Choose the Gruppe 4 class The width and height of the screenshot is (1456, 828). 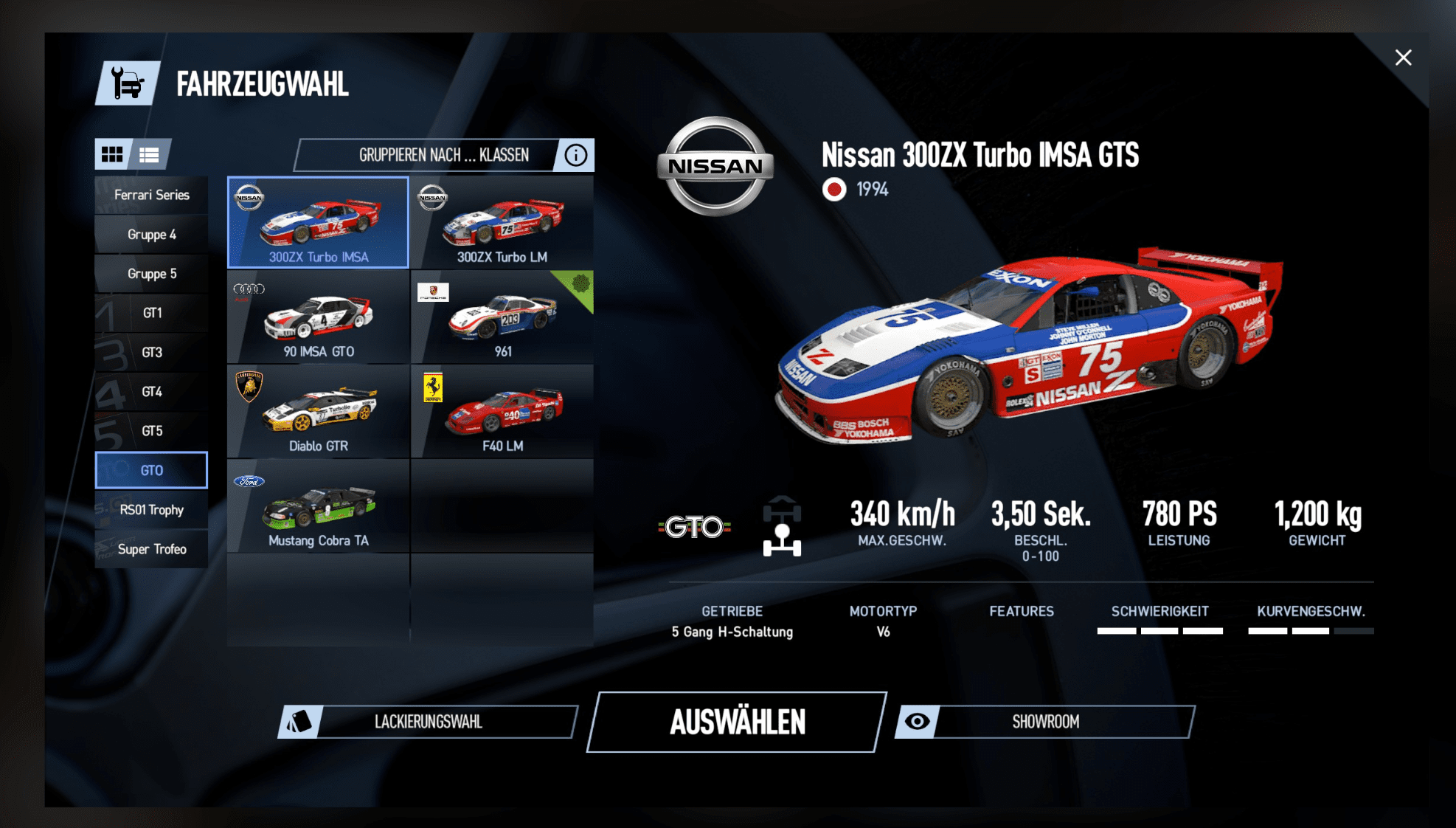pyautogui.click(x=151, y=235)
